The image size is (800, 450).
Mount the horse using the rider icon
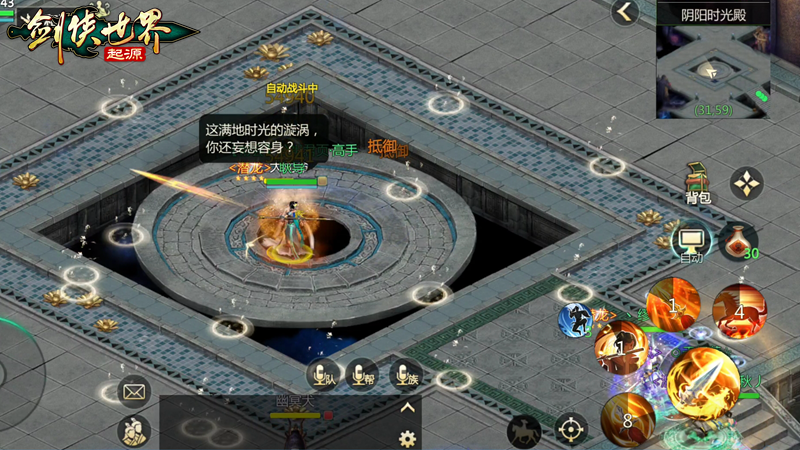[523, 431]
